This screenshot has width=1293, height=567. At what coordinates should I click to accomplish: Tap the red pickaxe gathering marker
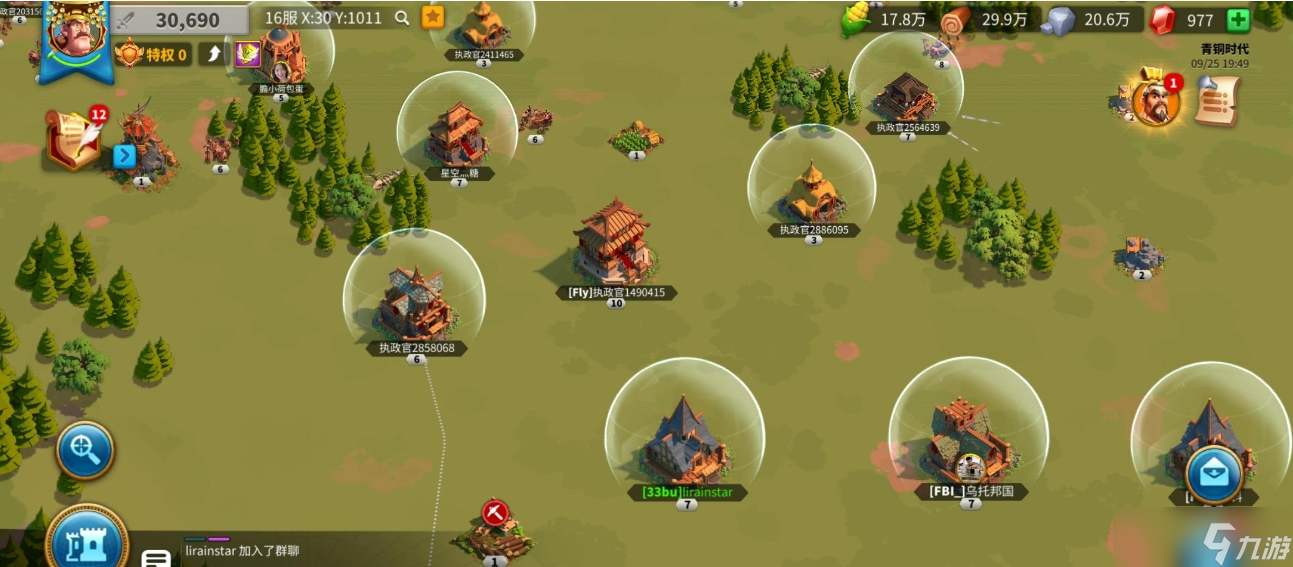tap(494, 513)
